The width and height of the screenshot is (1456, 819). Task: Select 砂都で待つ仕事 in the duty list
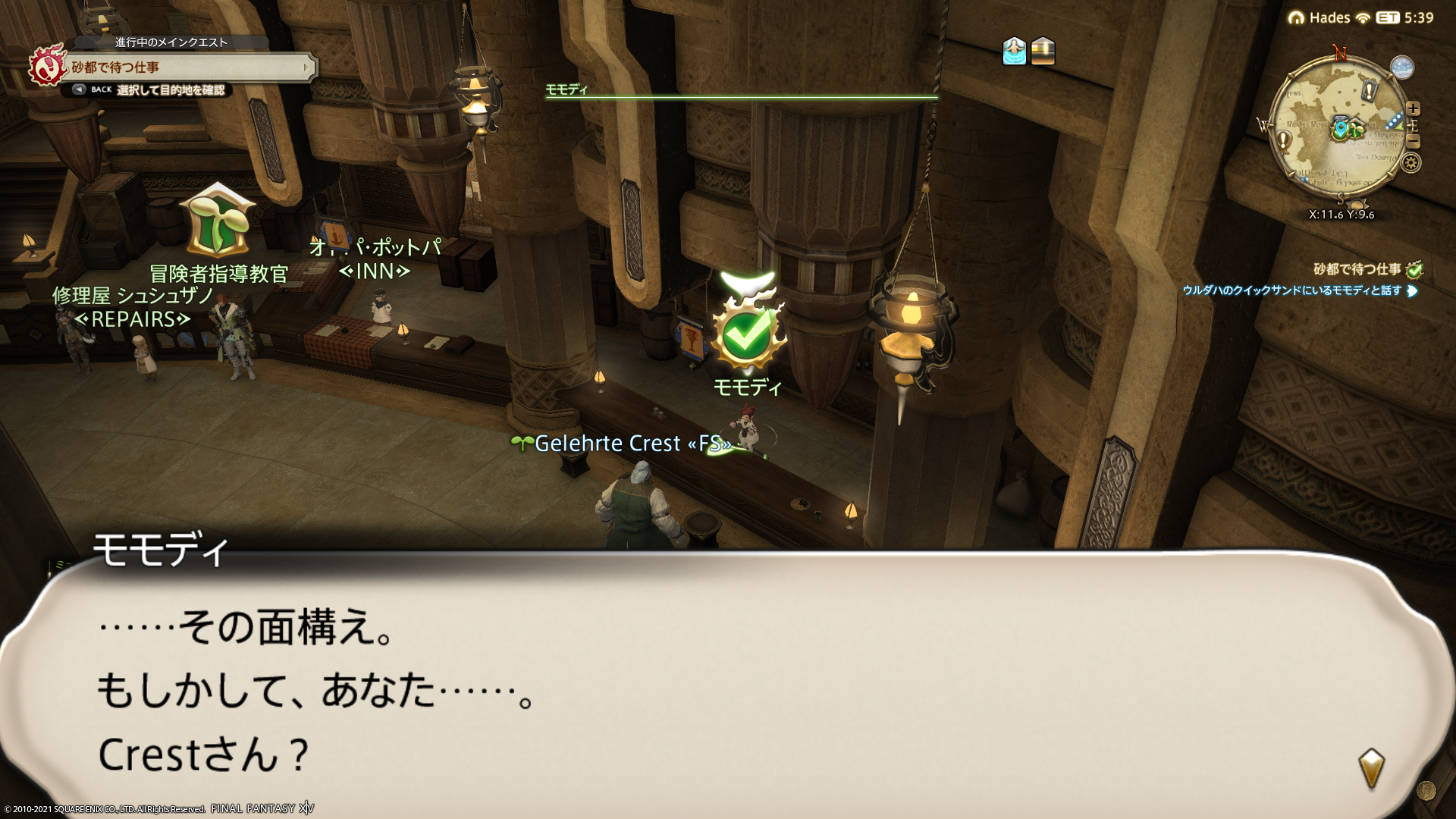[x=1357, y=269]
